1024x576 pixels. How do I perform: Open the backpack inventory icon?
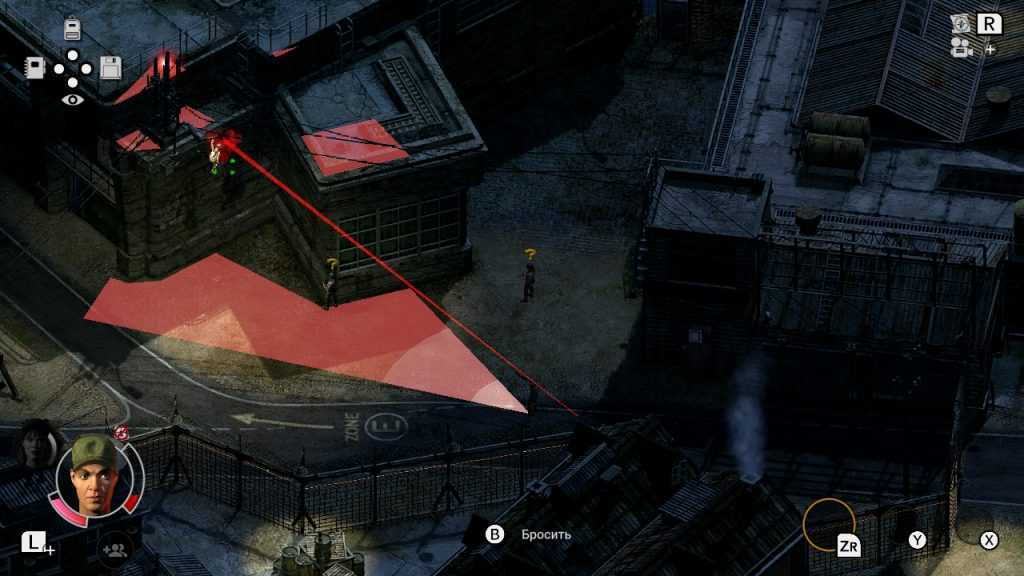pos(72,28)
